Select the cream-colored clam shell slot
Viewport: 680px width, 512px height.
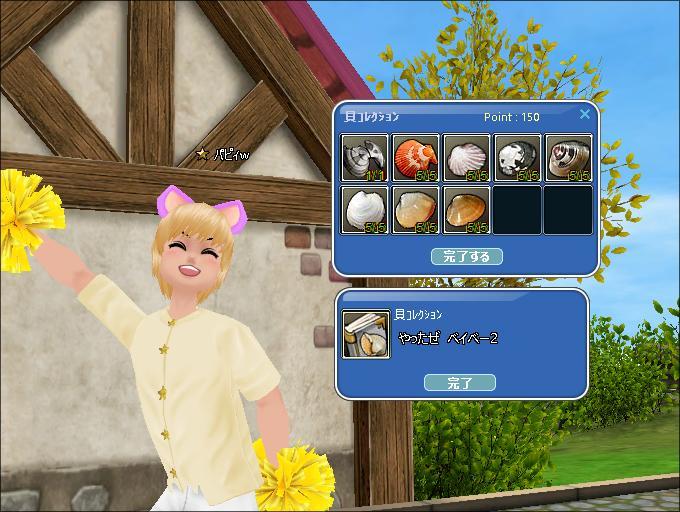tap(416, 210)
